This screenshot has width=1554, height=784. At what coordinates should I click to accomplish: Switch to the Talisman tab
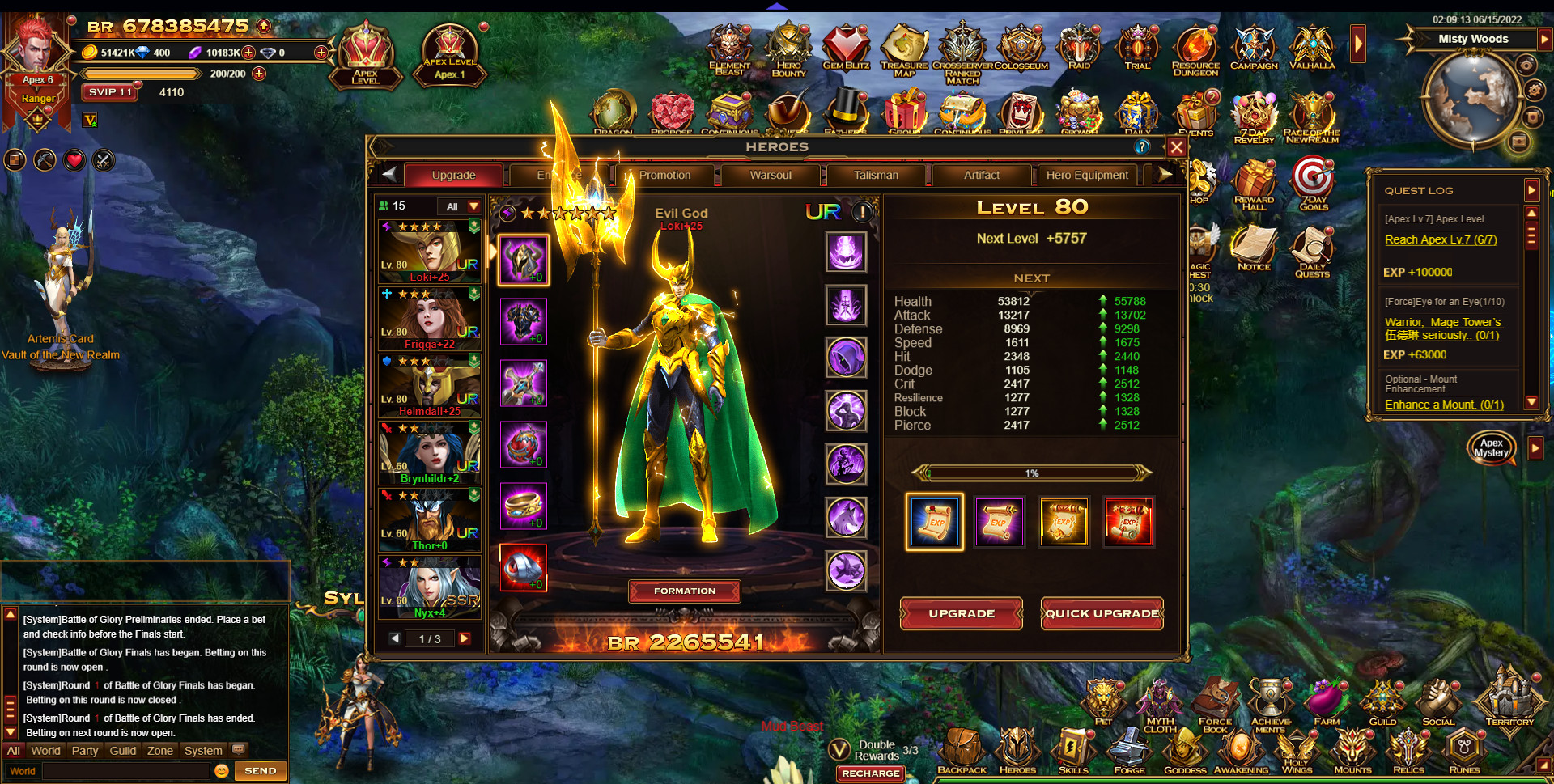tap(877, 175)
